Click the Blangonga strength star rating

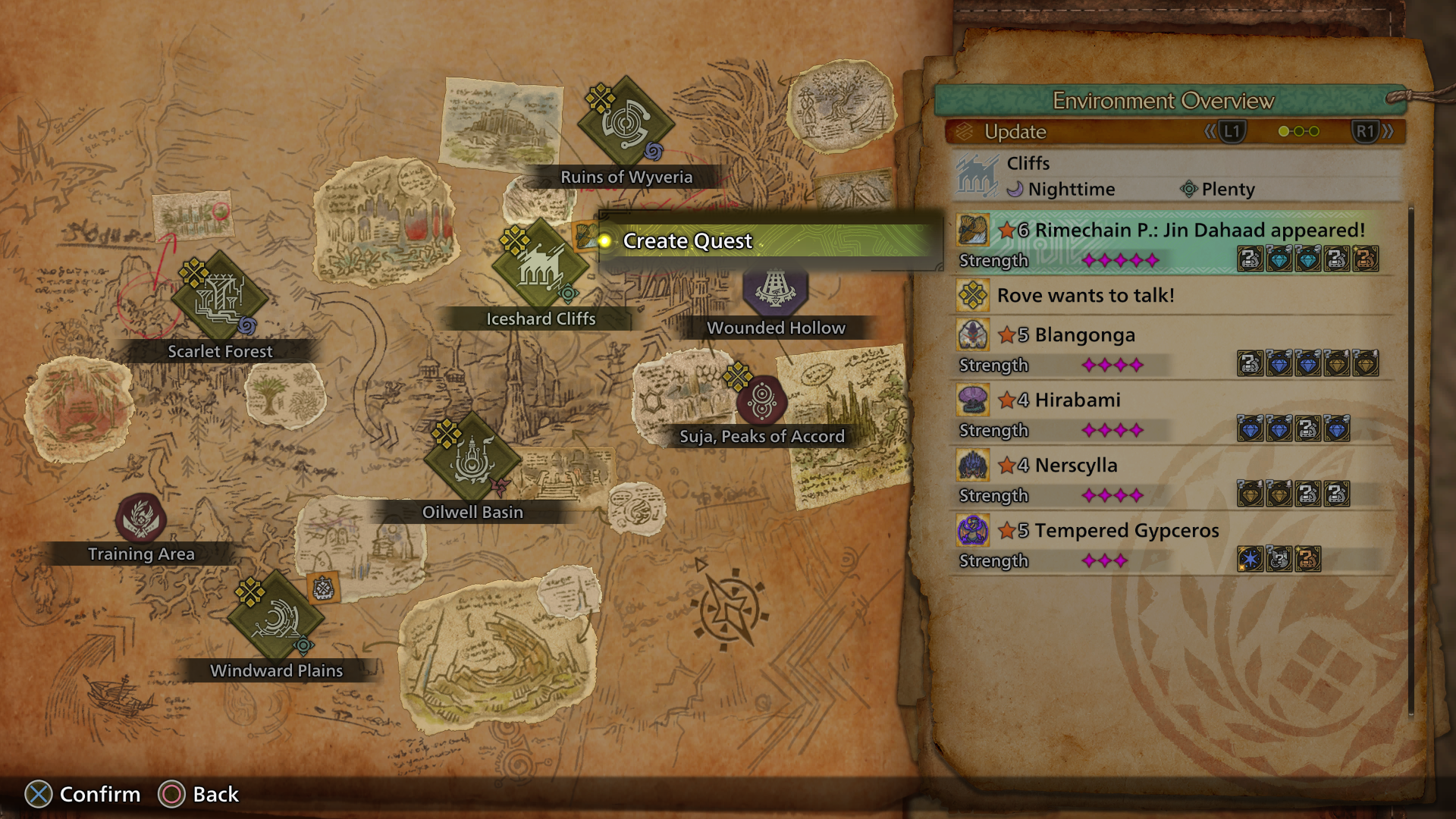(x=1111, y=365)
